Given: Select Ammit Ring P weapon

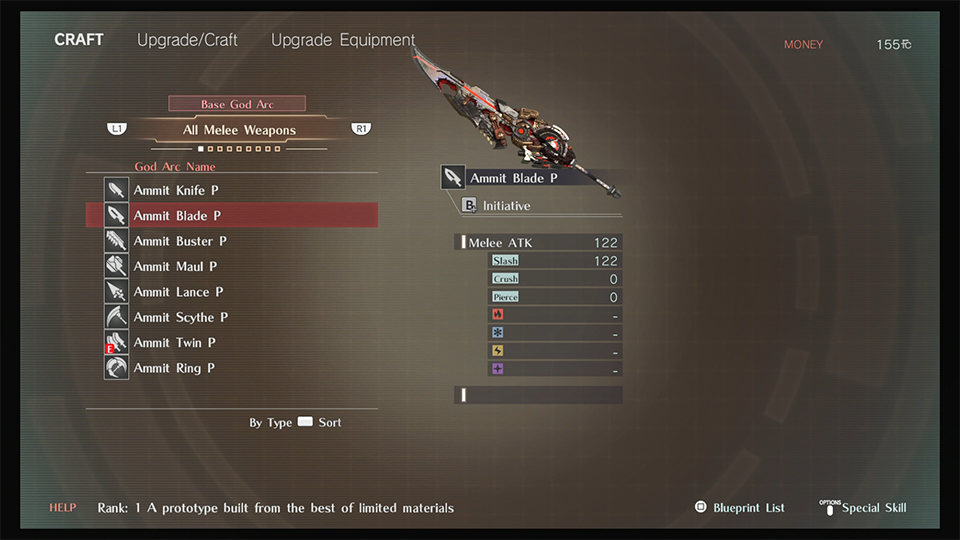Looking at the screenshot, I should pyautogui.click(x=174, y=368).
